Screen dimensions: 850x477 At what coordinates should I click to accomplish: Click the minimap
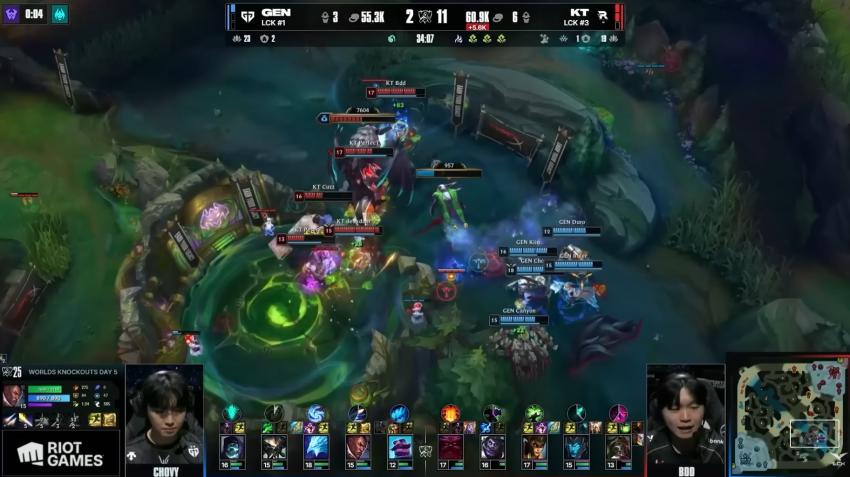(786, 414)
